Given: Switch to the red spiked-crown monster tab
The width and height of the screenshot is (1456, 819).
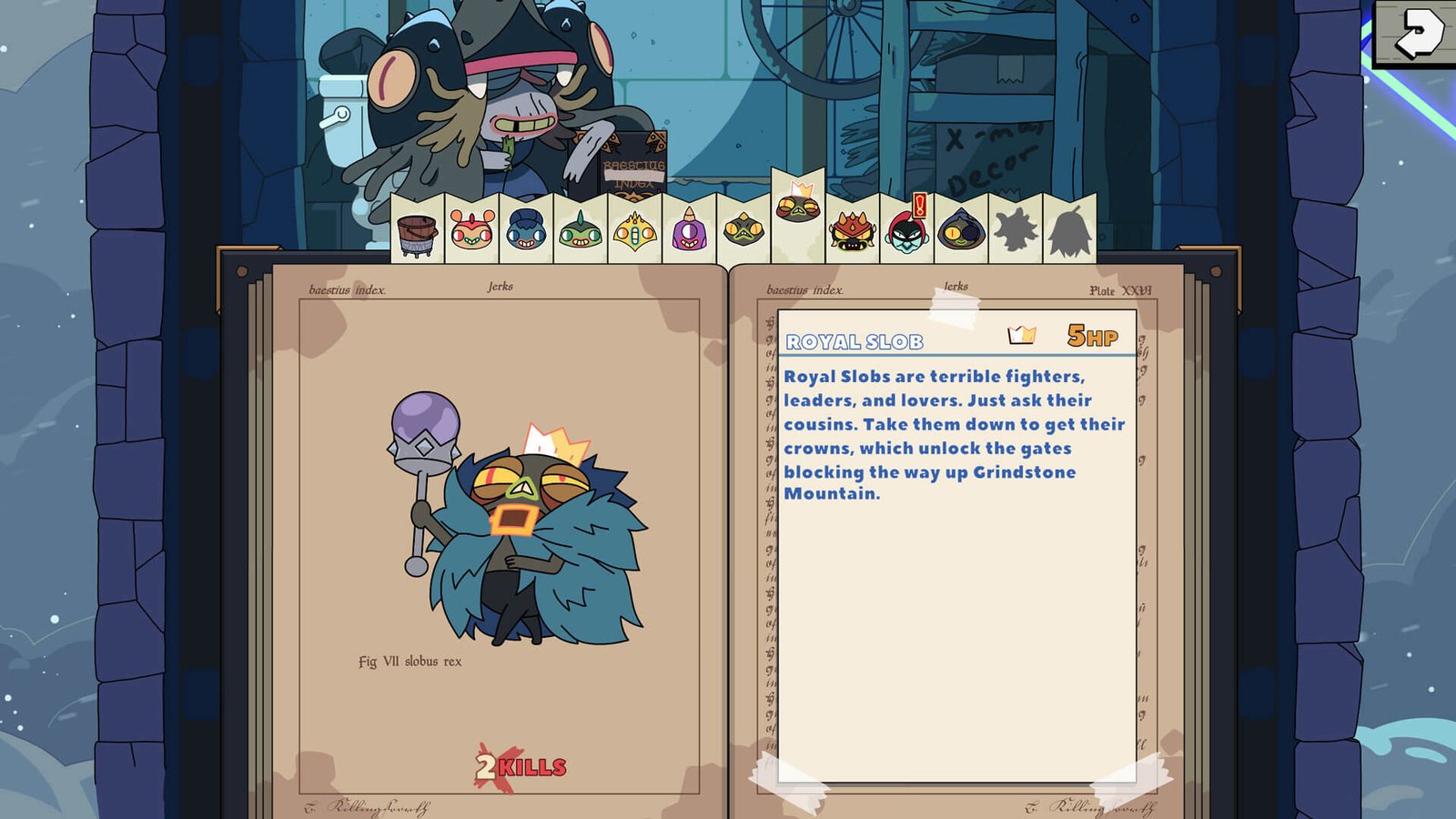Looking at the screenshot, I should (x=853, y=231).
